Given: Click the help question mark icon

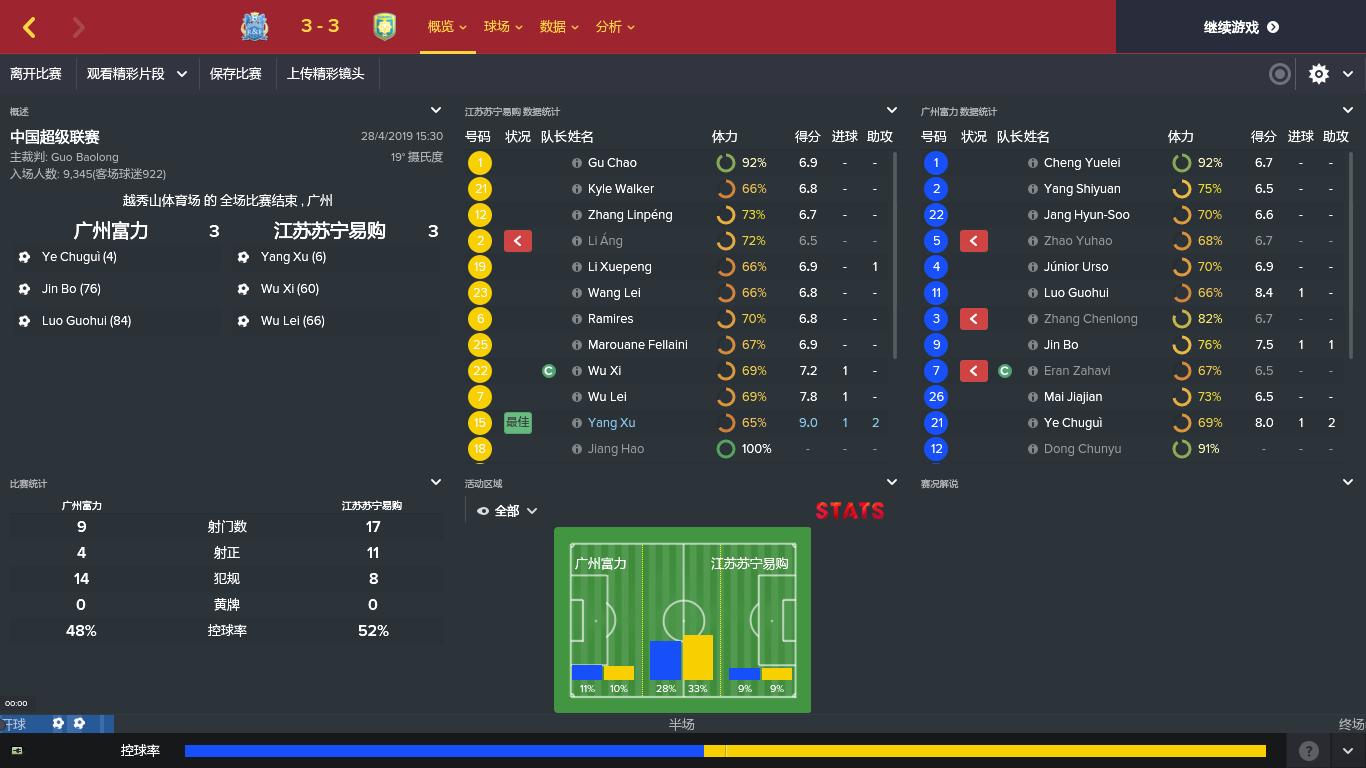Looking at the screenshot, I should pyautogui.click(x=1307, y=750).
